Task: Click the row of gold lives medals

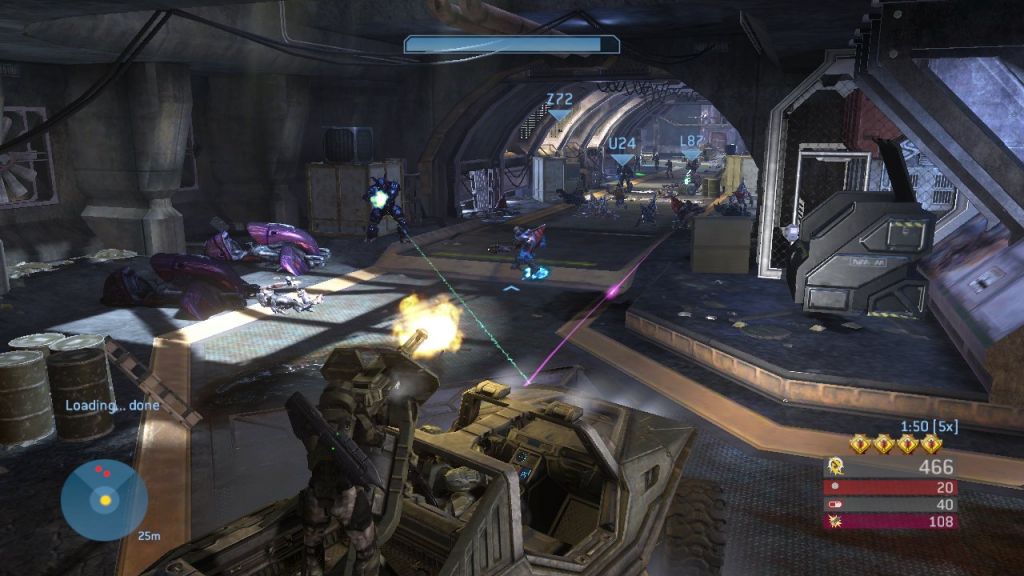Action: [896, 444]
